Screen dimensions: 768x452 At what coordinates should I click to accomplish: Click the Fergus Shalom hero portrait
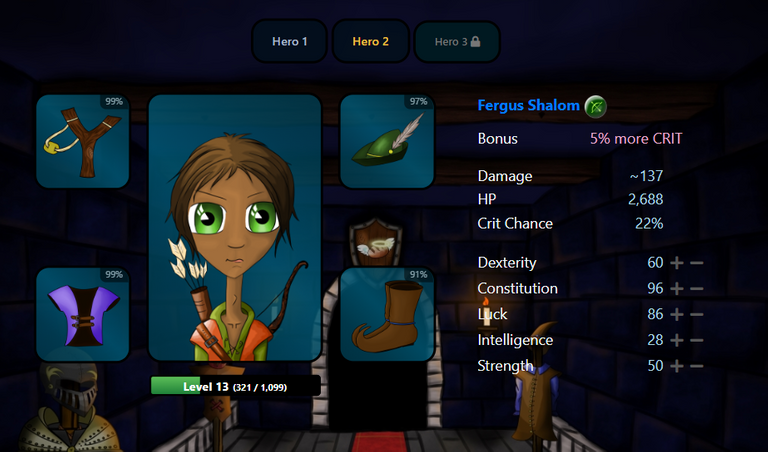tap(235, 228)
